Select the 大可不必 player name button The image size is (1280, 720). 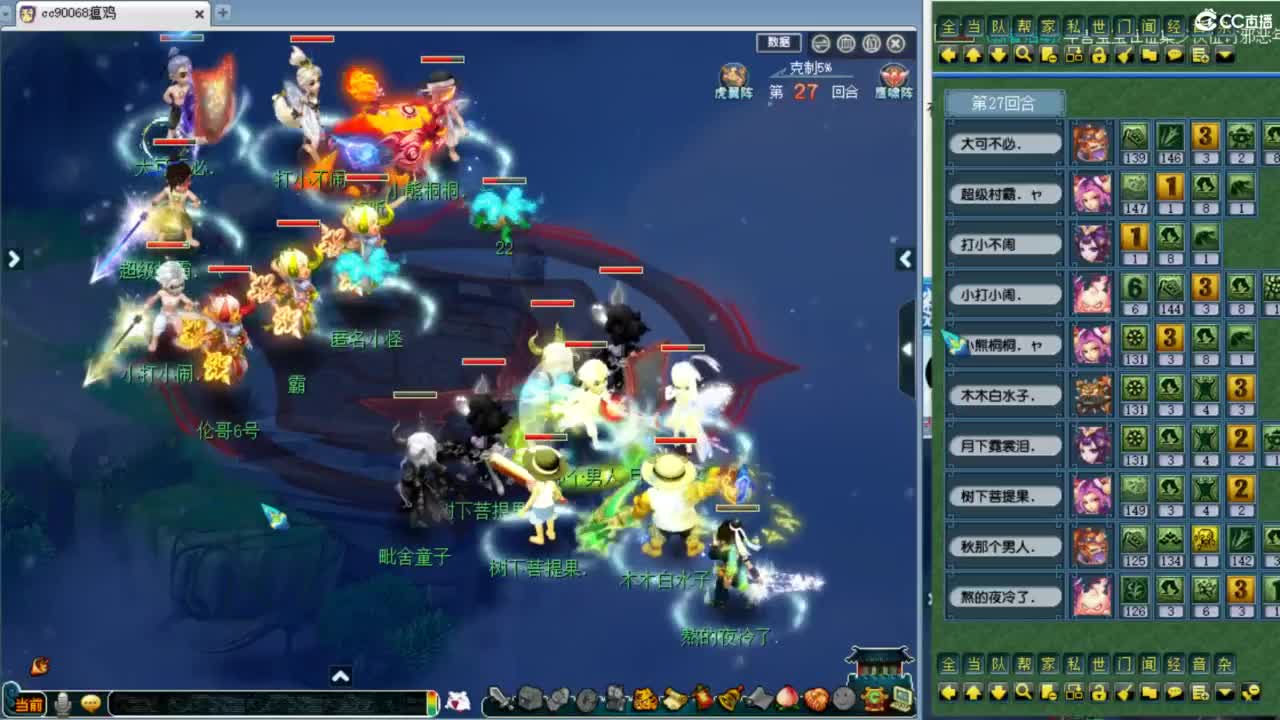tap(1003, 142)
